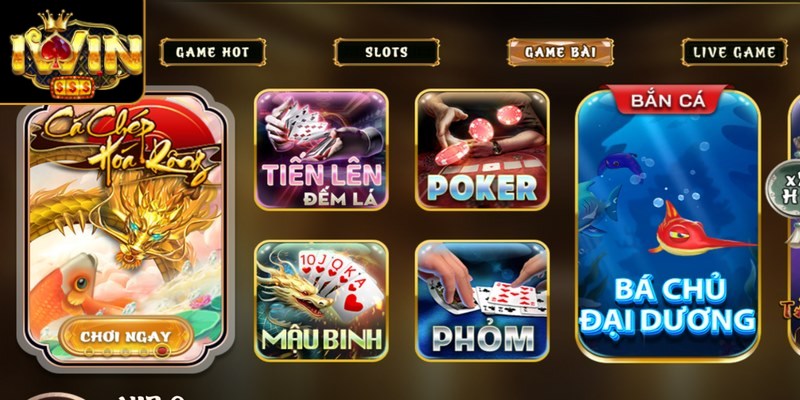Play Bá Chủ Đại Dương fishing game
The width and height of the screenshot is (800, 400).
[668, 225]
